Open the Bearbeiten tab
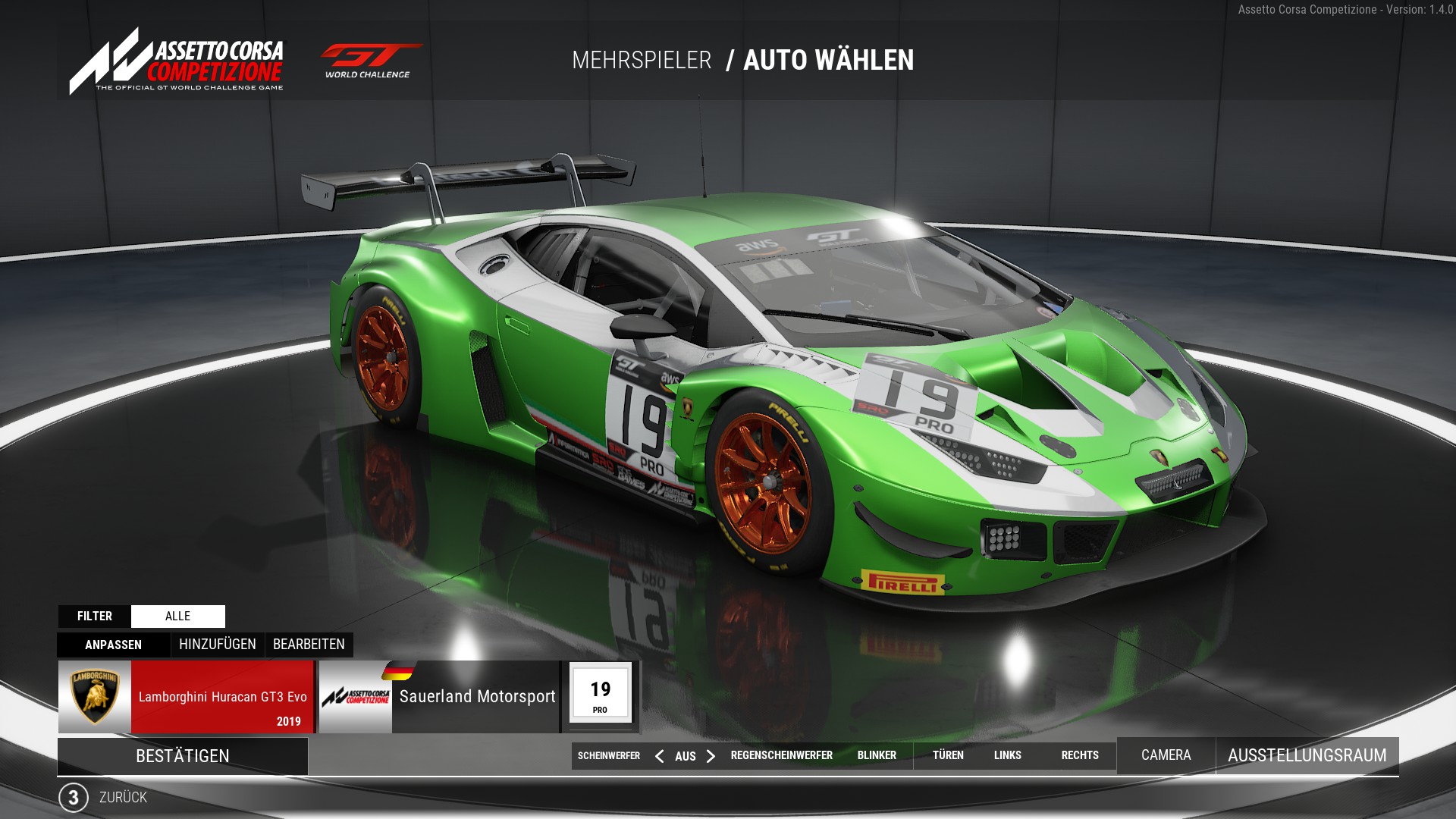This screenshot has width=1456, height=819. [x=309, y=645]
